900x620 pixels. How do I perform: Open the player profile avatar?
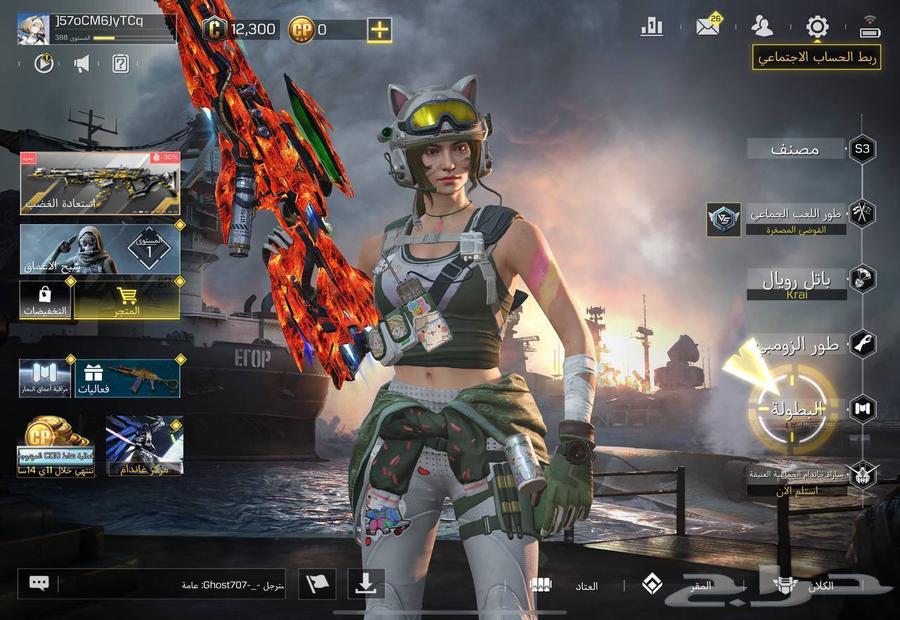[35, 29]
